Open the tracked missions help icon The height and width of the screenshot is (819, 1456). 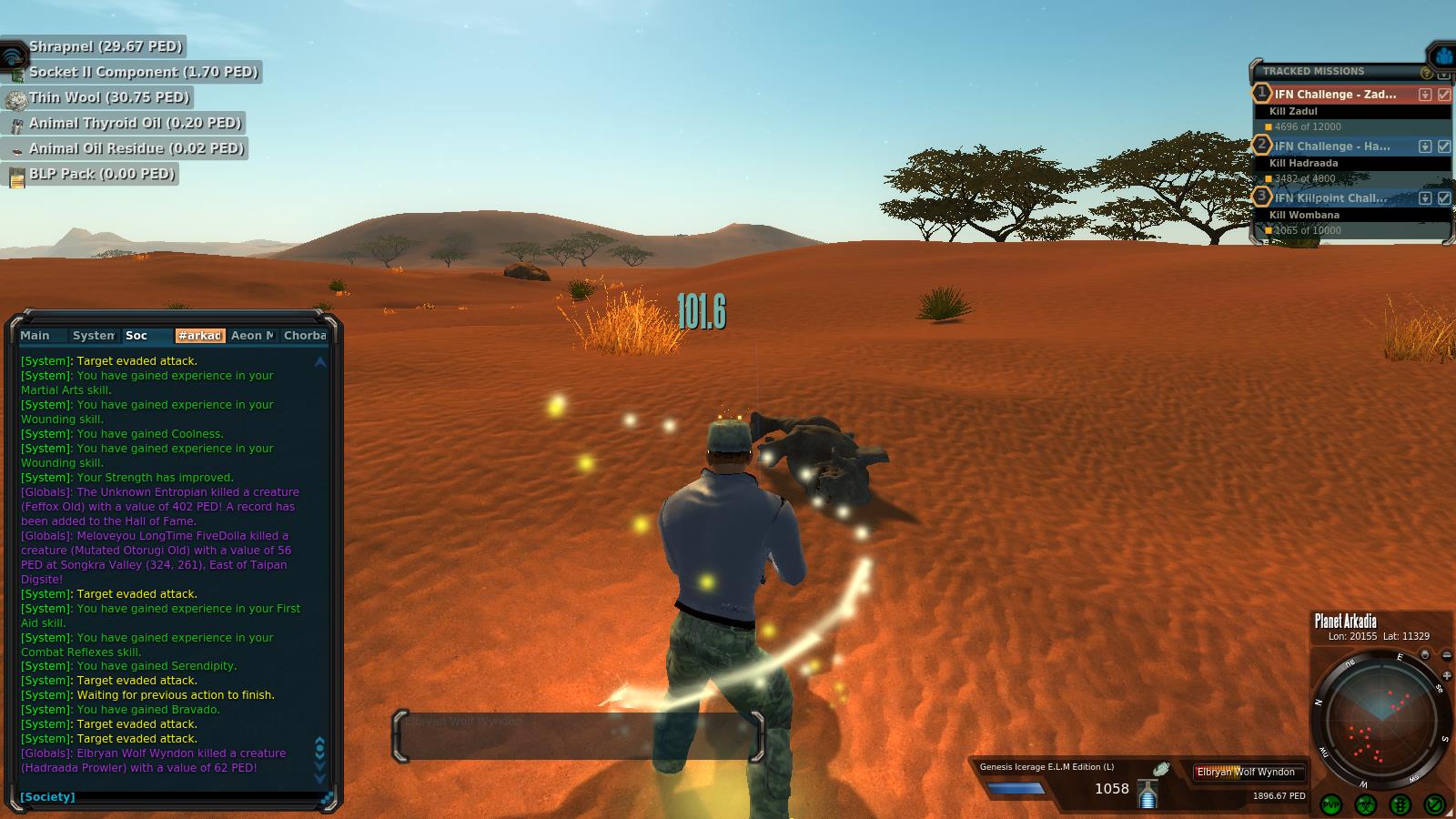tap(1426, 72)
